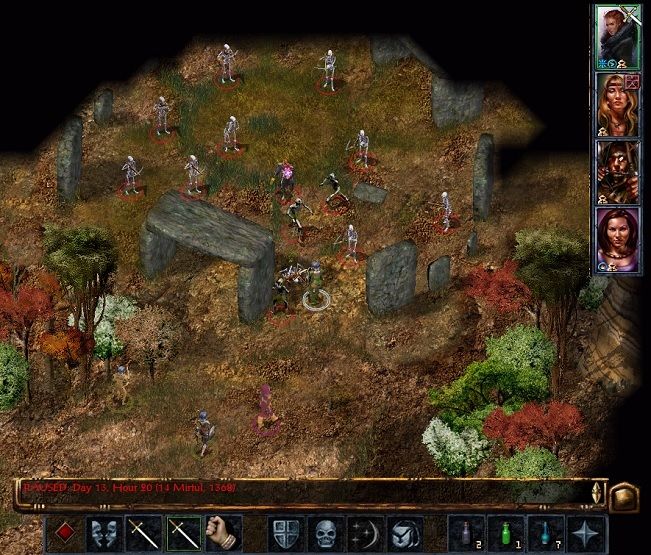Image resolution: width=651 pixels, height=555 pixels.
Task: Use the helmeted head ability
Action: tap(405, 532)
